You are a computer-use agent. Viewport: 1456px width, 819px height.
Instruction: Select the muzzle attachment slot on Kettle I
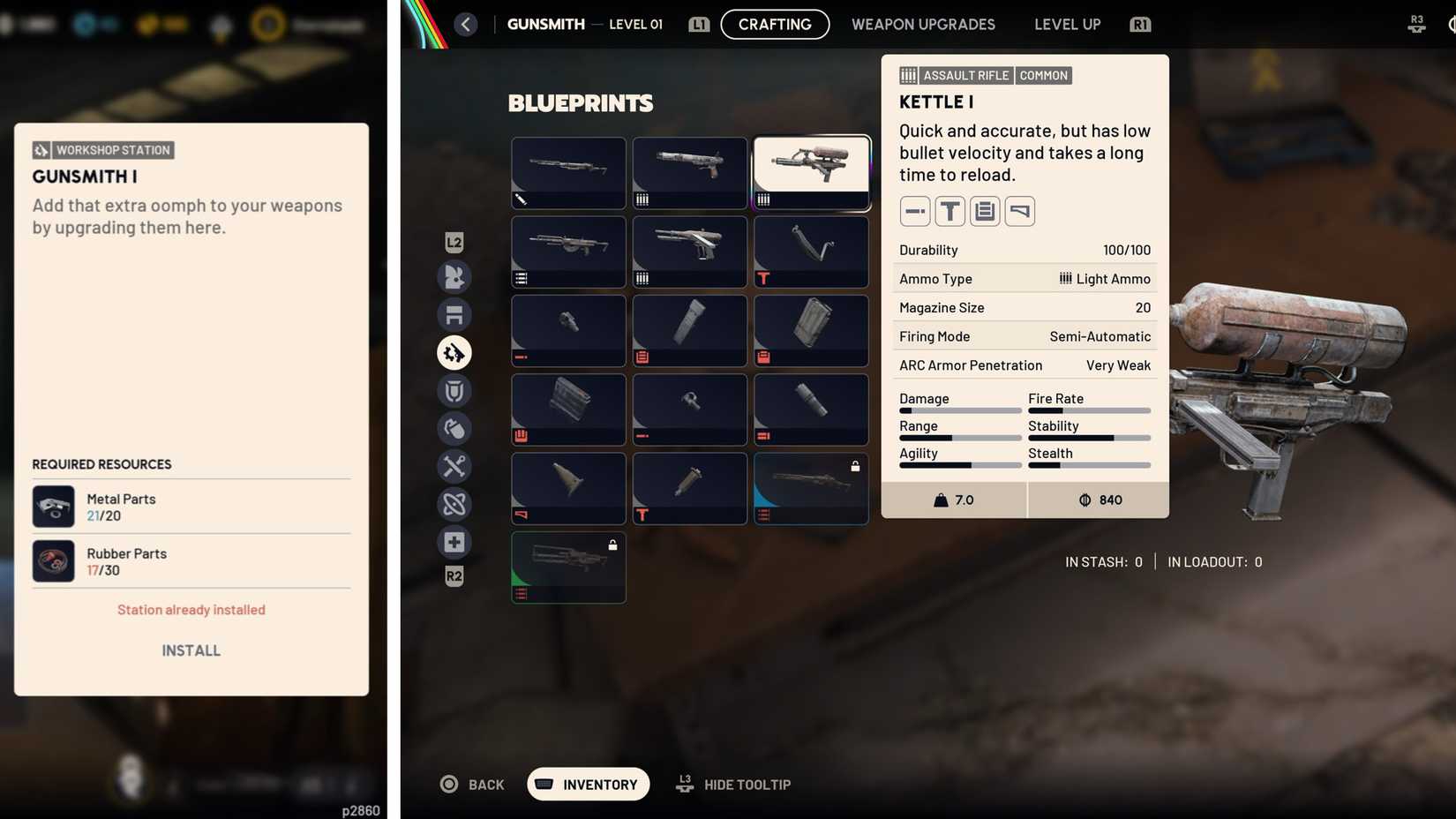(914, 211)
